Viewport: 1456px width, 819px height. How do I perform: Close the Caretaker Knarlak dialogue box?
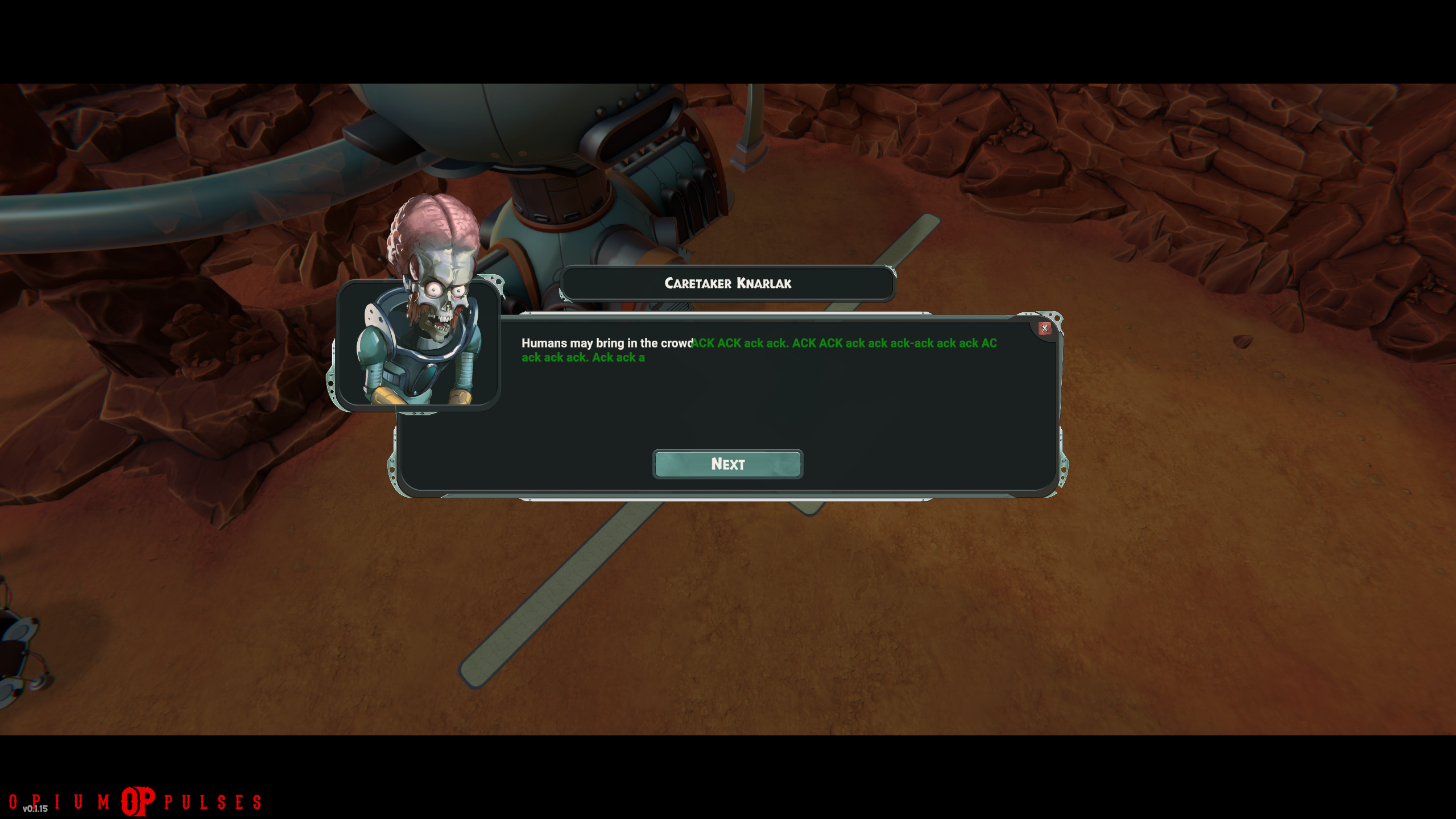(x=1044, y=328)
